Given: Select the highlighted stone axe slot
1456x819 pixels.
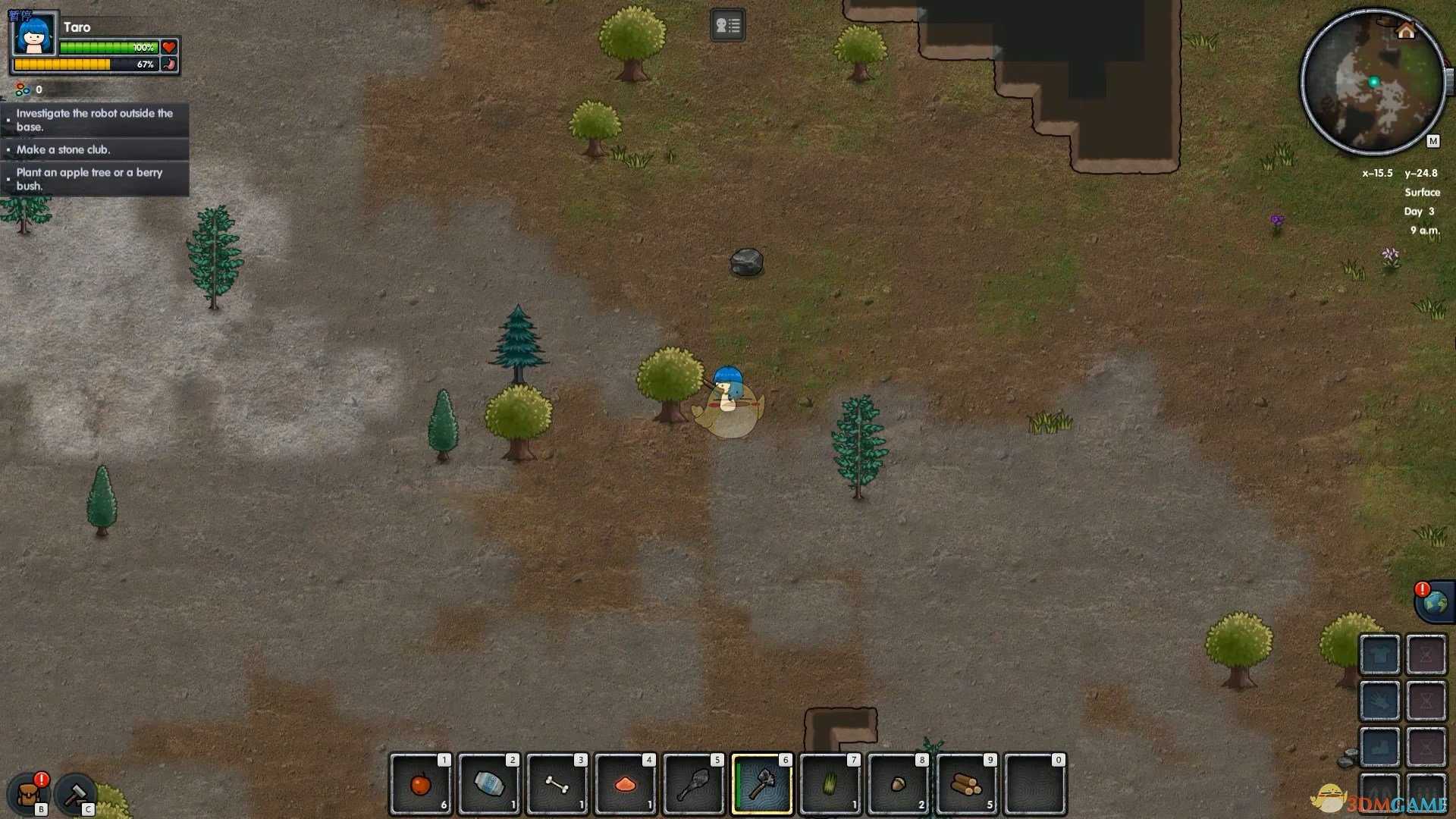Looking at the screenshot, I should tap(762, 784).
